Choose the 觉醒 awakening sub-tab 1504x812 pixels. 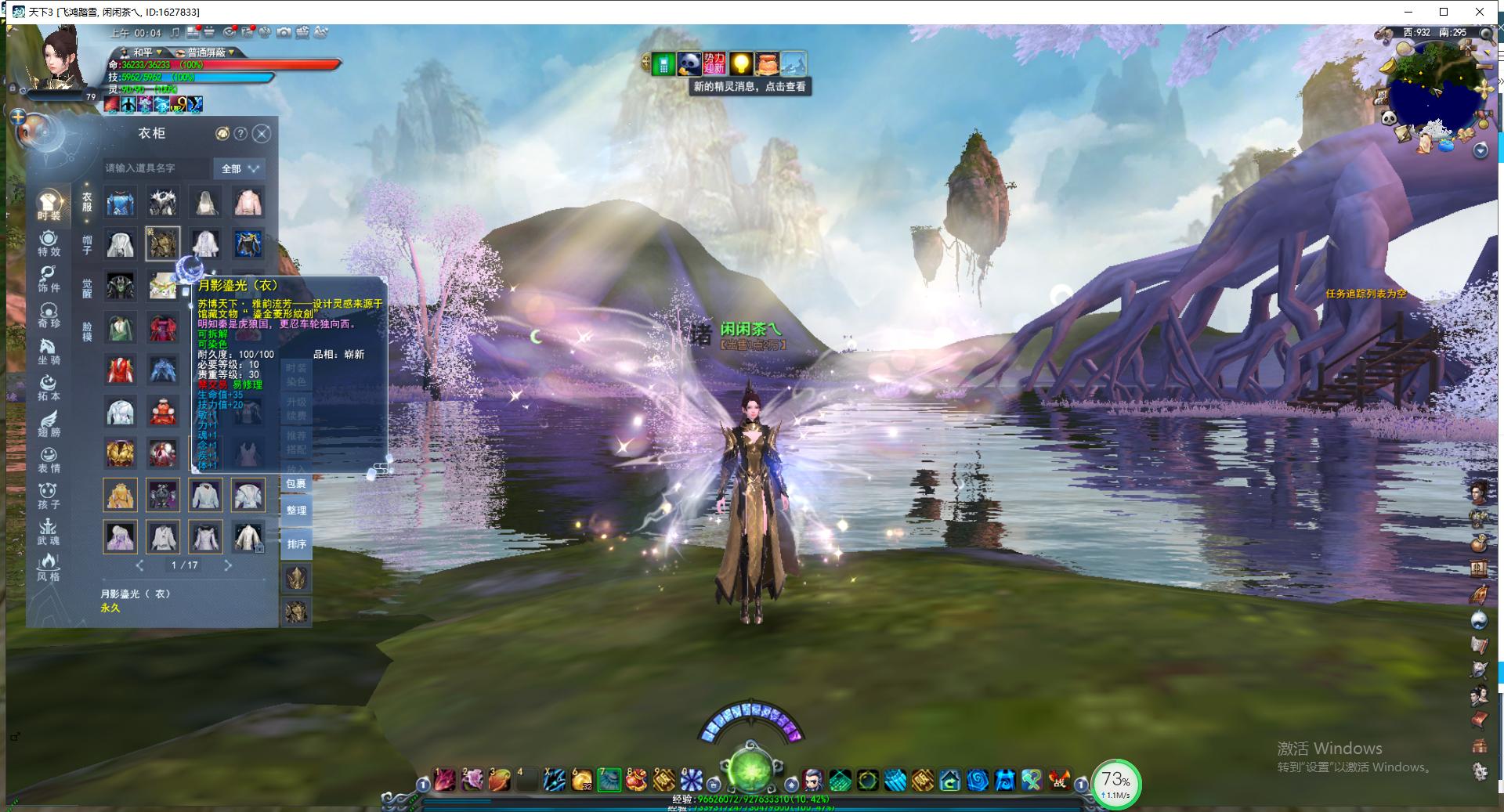click(87, 287)
